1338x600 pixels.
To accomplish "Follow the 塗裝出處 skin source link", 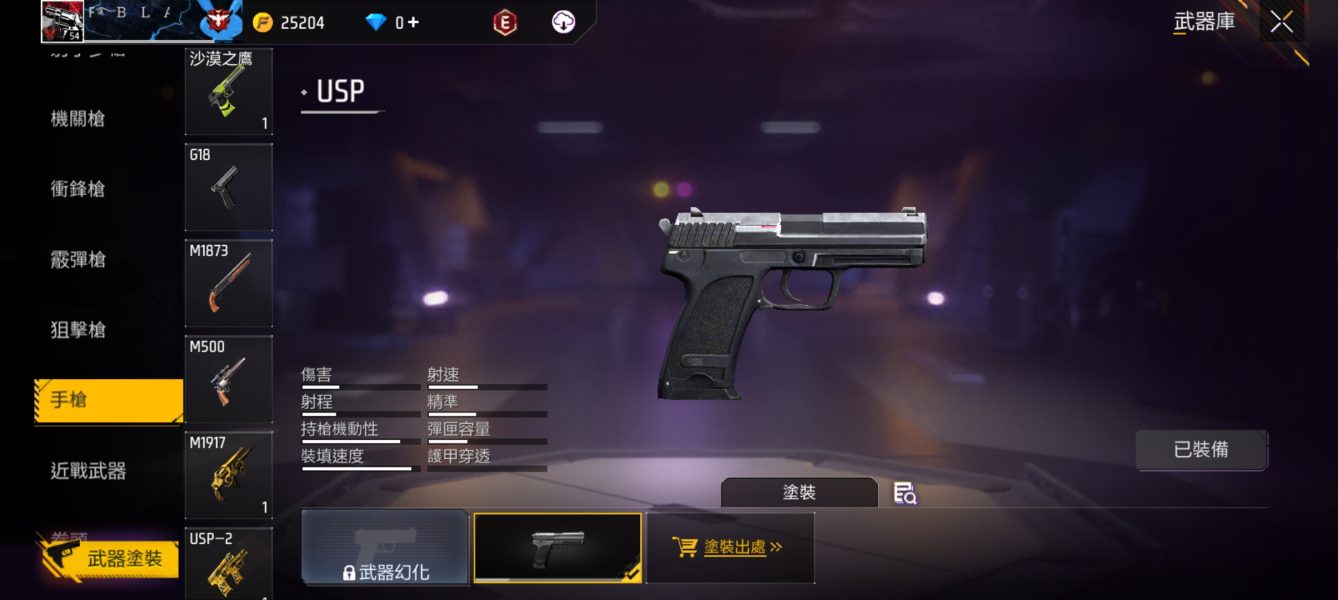I will 730,548.
